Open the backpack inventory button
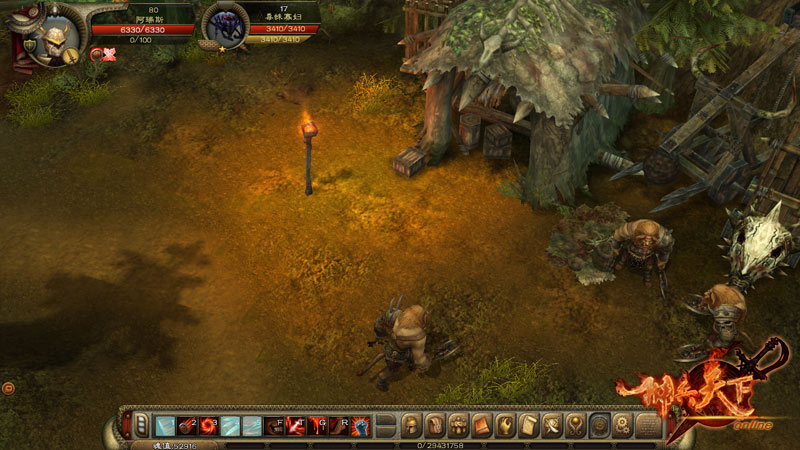This screenshot has width=800, height=450. [x=434, y=426]
